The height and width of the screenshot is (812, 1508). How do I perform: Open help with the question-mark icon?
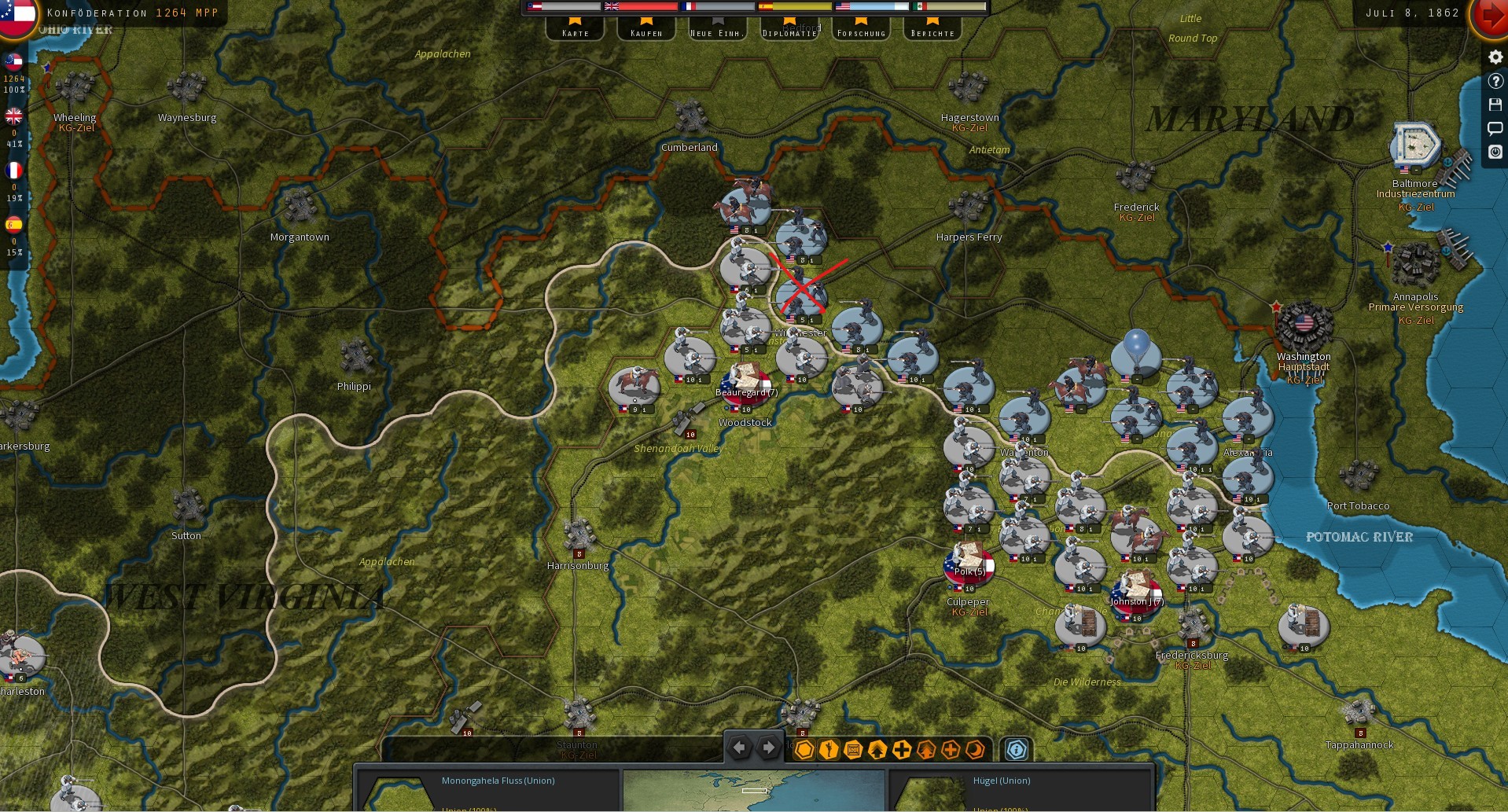1495,81
